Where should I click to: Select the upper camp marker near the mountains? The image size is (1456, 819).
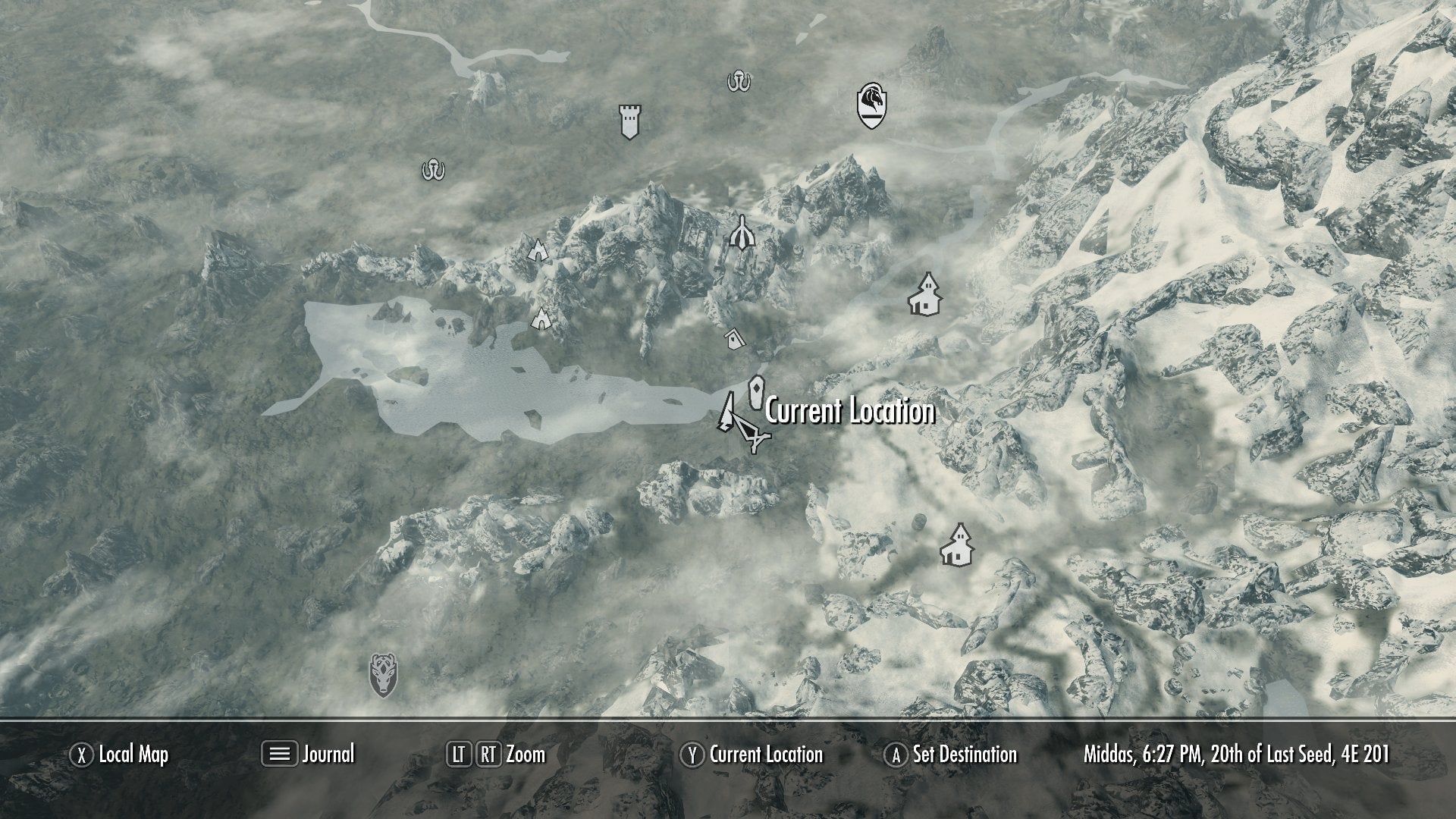tap(538, 250)
